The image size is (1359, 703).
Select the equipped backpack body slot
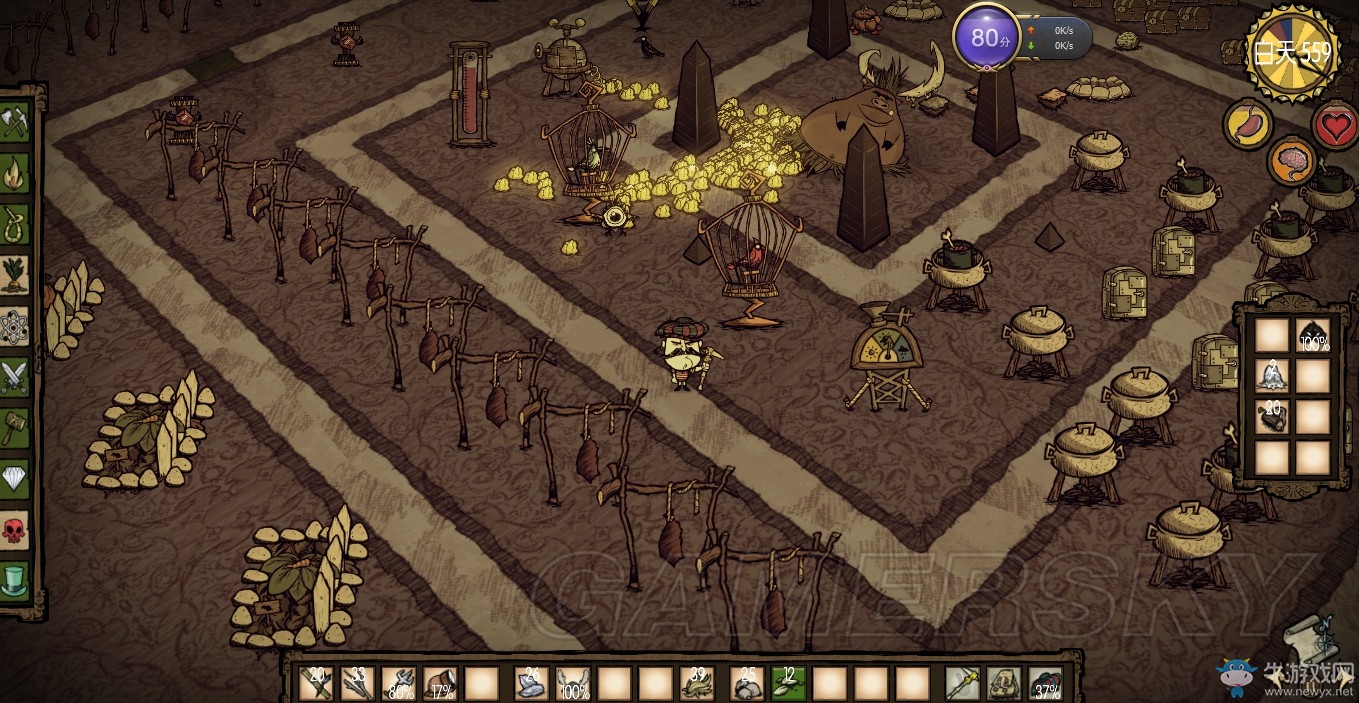1004,683
